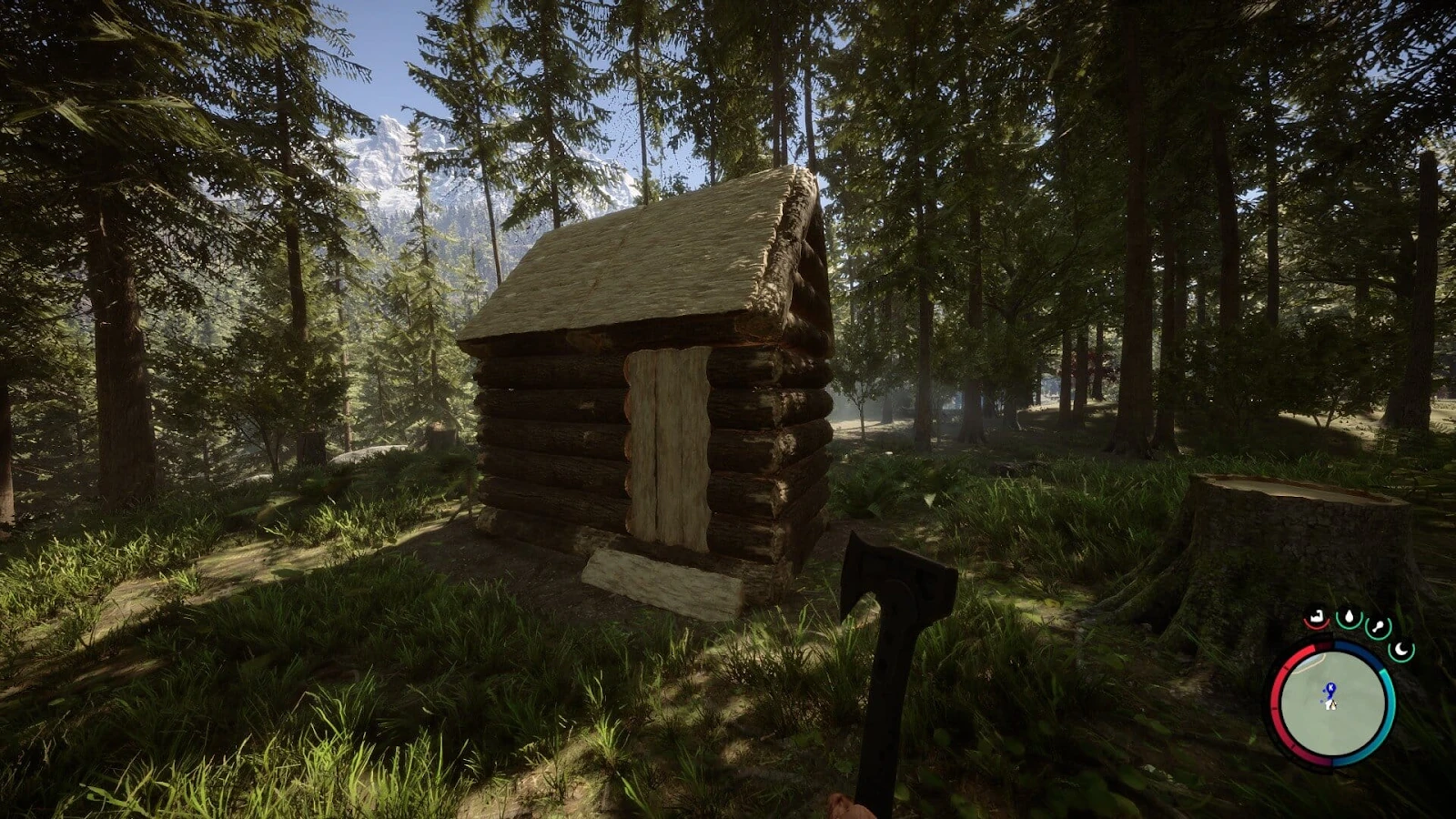Select Kelvin's blue K marker on the GPS
Viewport: 1456px width, 819px height.
pos(1330,687)
